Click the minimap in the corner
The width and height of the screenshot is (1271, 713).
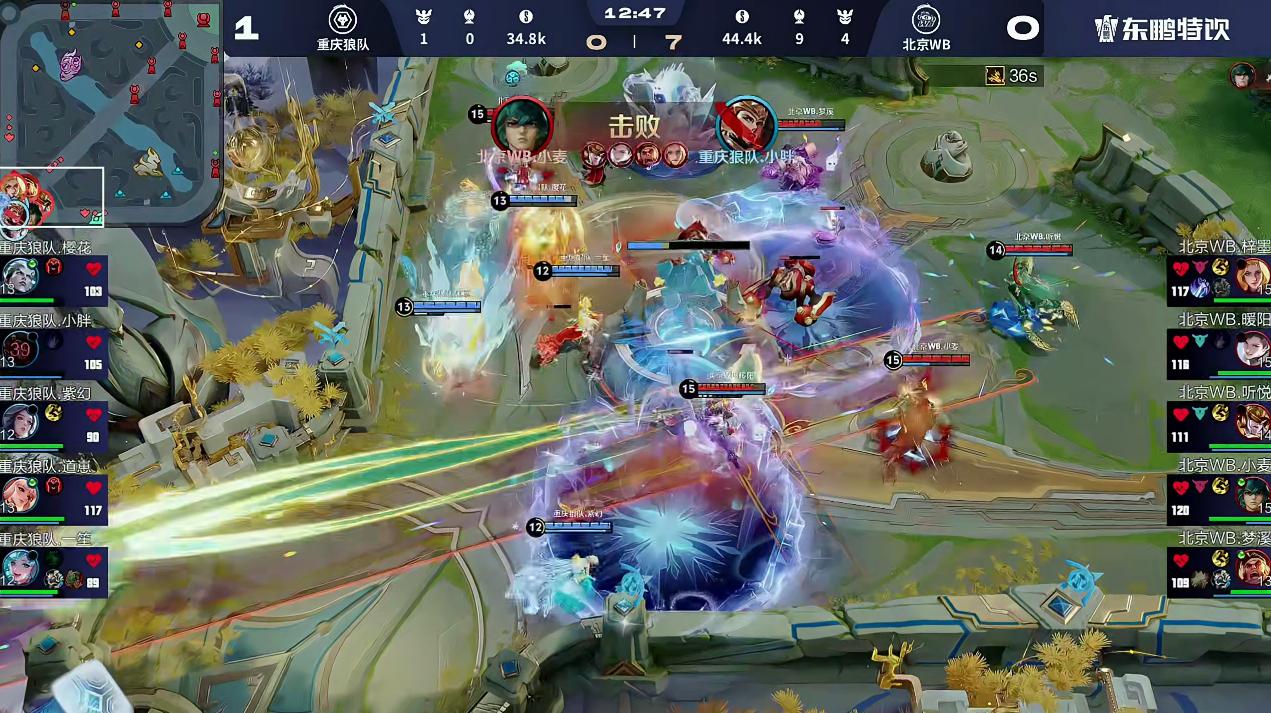tap(110, 115)
